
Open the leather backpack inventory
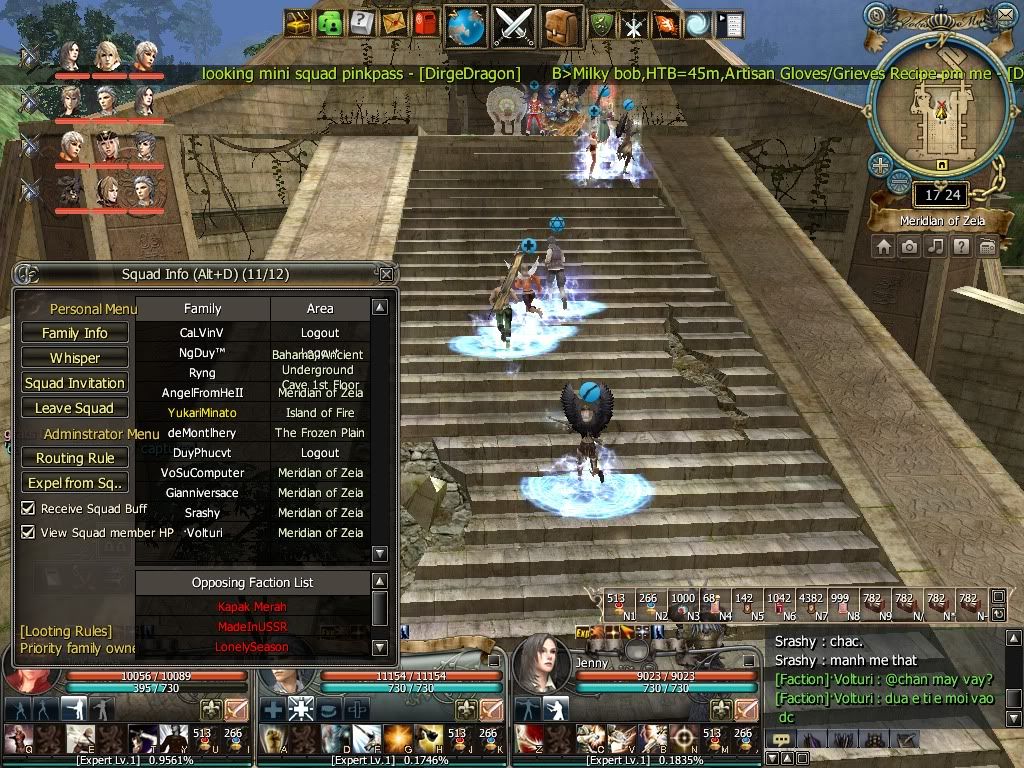click(561, 24)
